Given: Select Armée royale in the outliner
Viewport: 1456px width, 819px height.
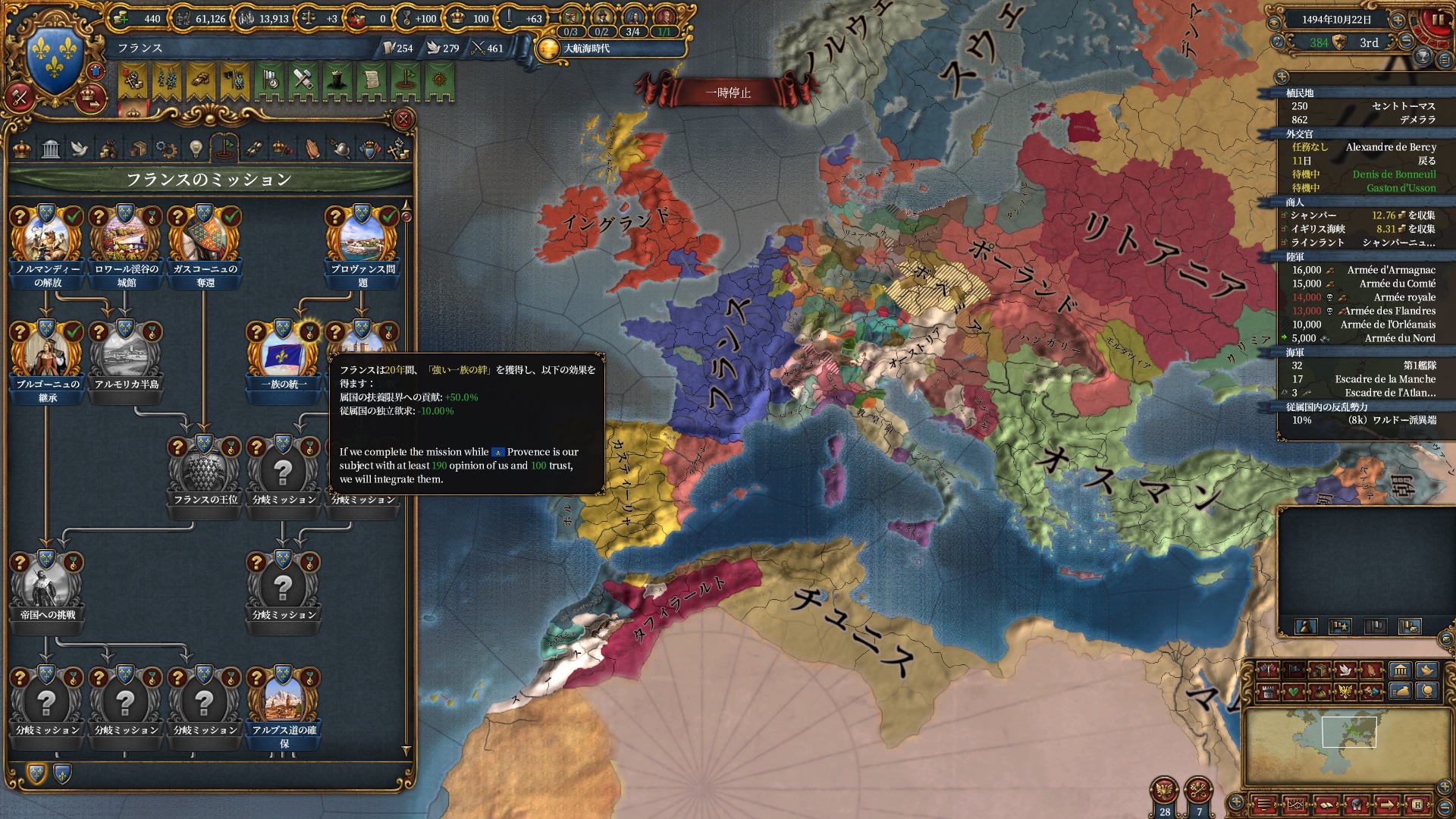Looking at the screenshot, I should click(x=1404, y=297).
